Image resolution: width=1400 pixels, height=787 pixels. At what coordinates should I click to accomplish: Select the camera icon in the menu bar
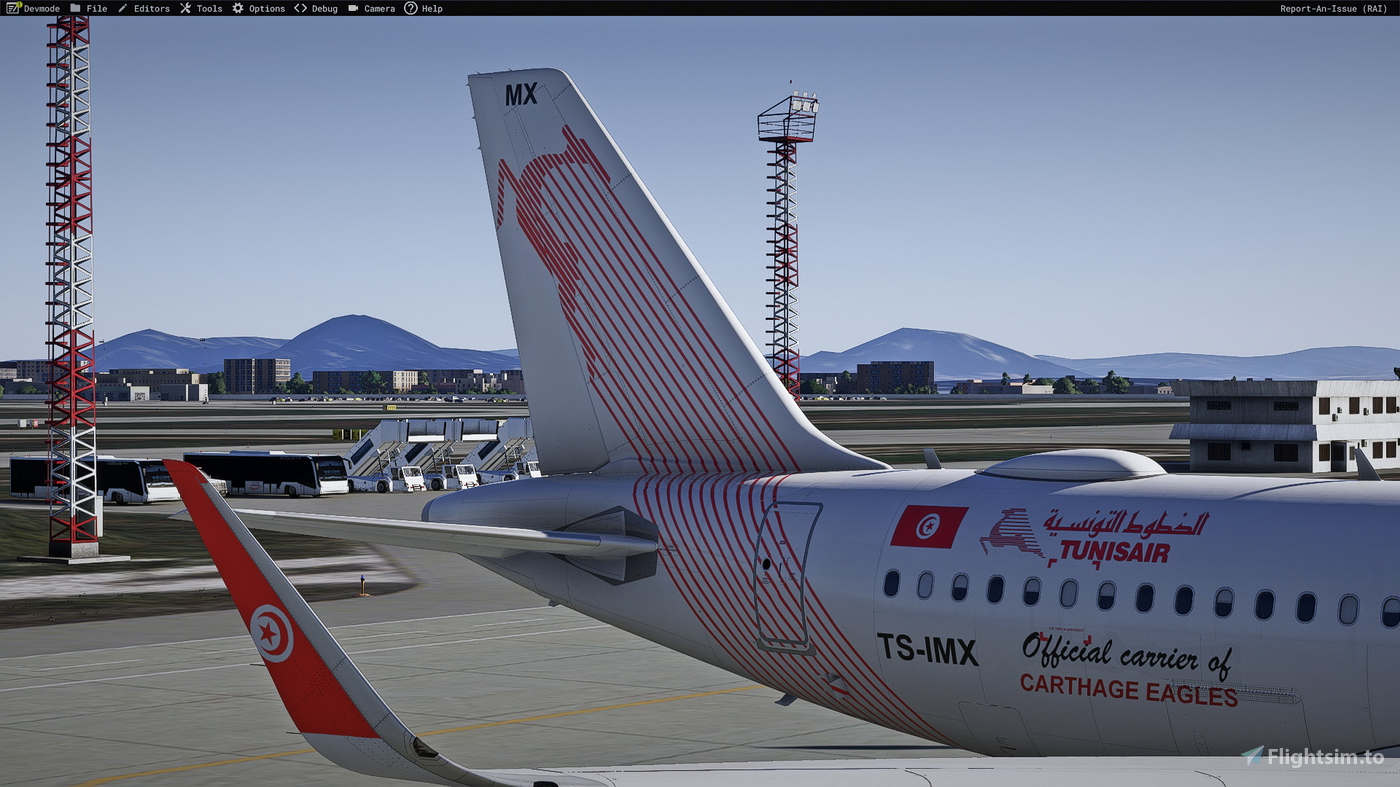click(352, 8)
